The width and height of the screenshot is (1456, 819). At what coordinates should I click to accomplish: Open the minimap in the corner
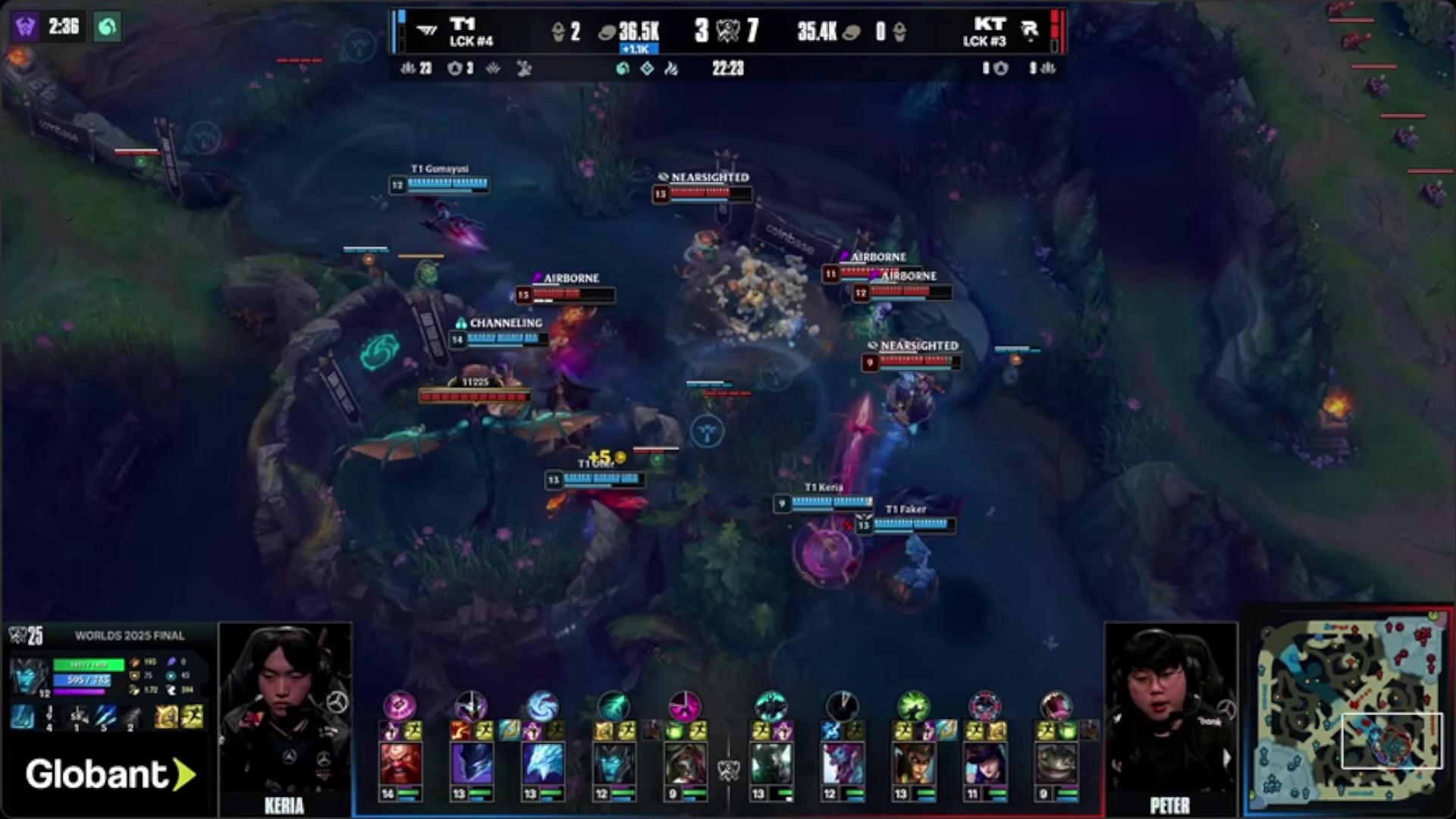click(1348, 713)
